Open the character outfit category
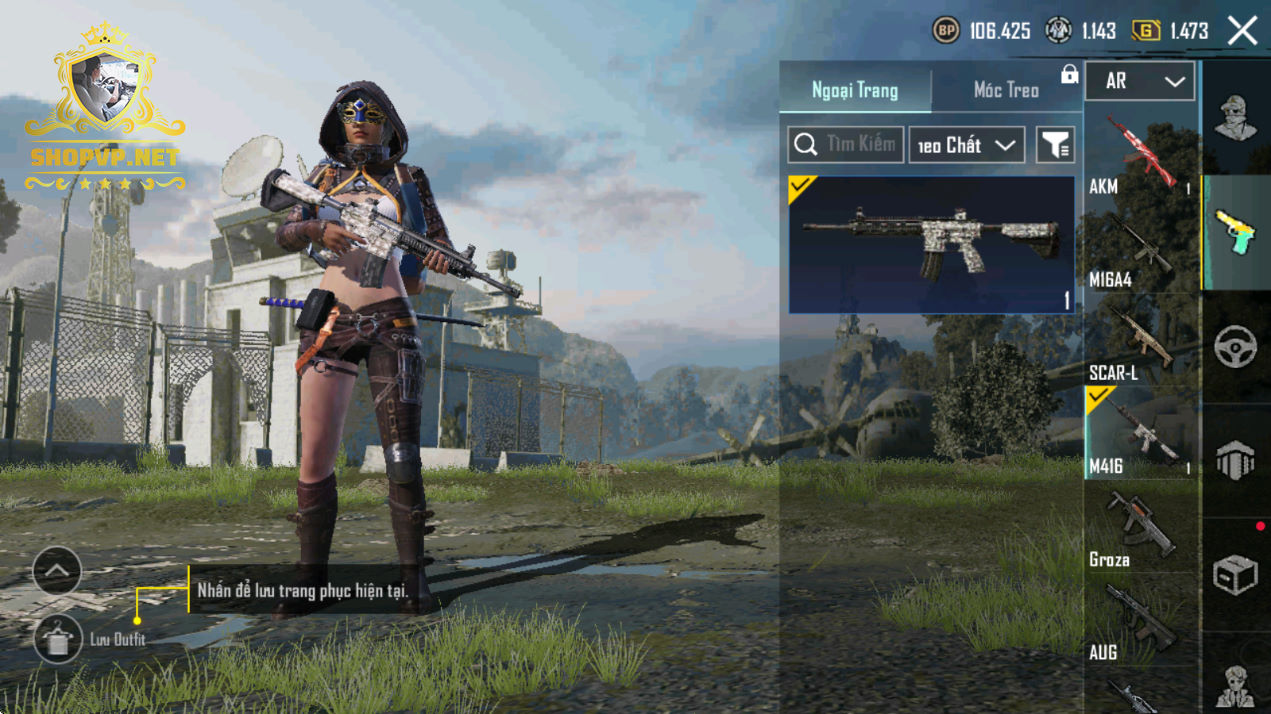Image resolution: width=1271 pixels, height=714 pixels. pyautogui.click(x=1236, y=118)
